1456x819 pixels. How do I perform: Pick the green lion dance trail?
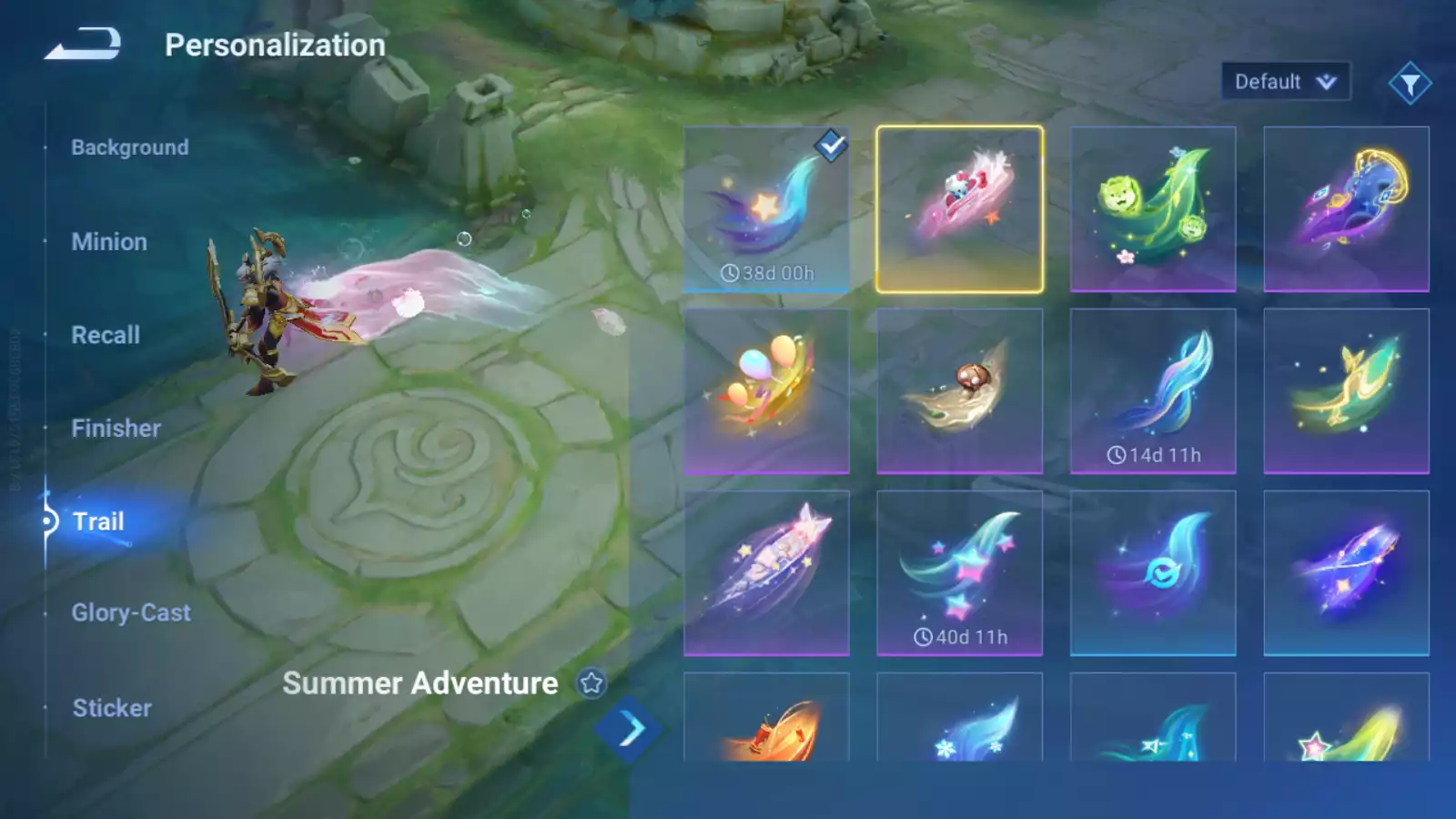click(1153, 209)
